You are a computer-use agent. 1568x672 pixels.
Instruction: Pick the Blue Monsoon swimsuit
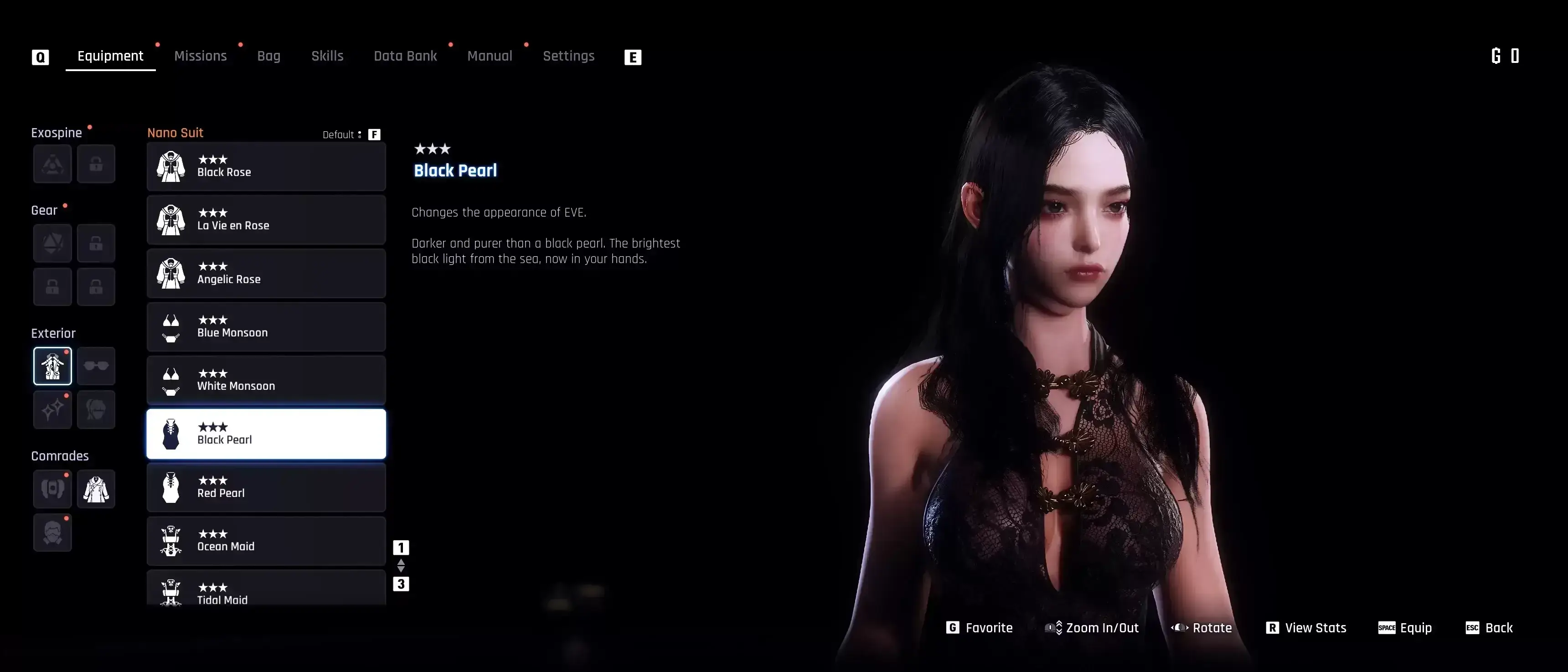pyautogui.click(x=266, y=327)
